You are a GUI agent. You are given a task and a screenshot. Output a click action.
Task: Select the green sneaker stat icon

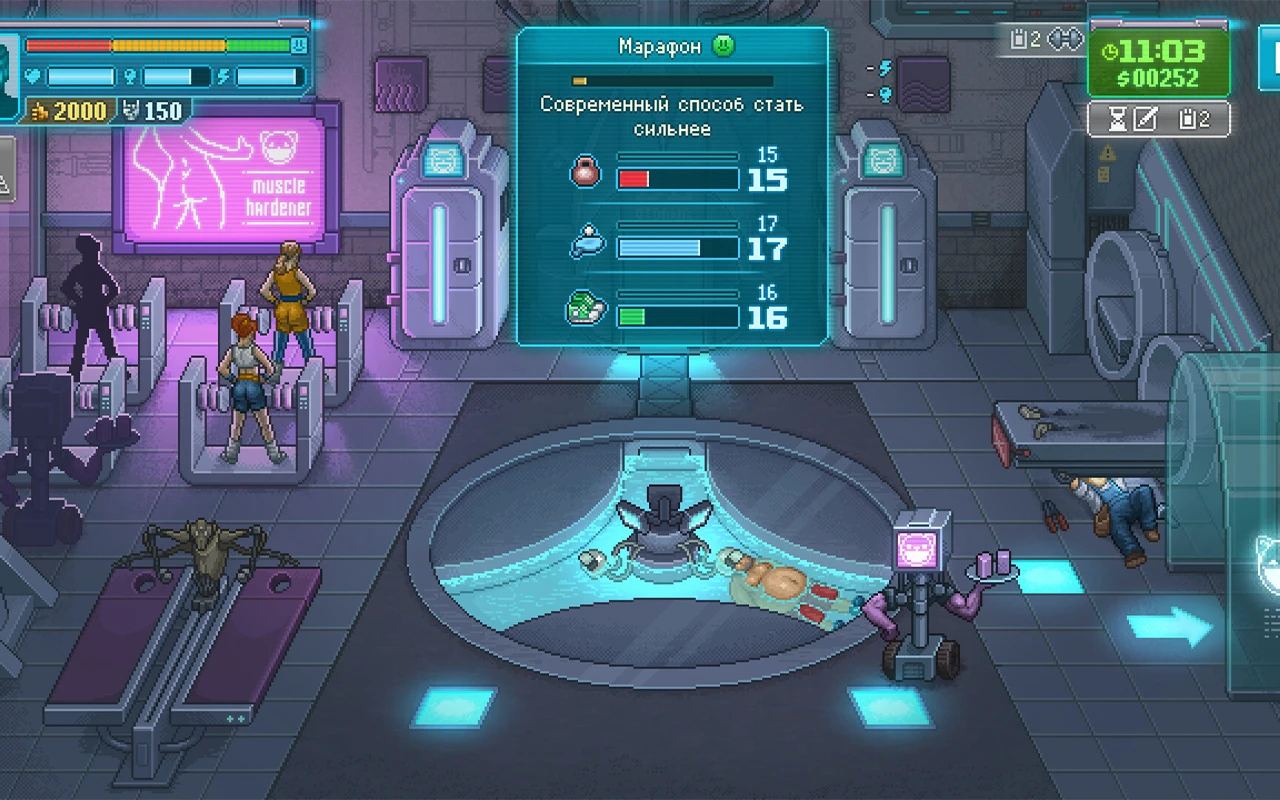[586, 309]
